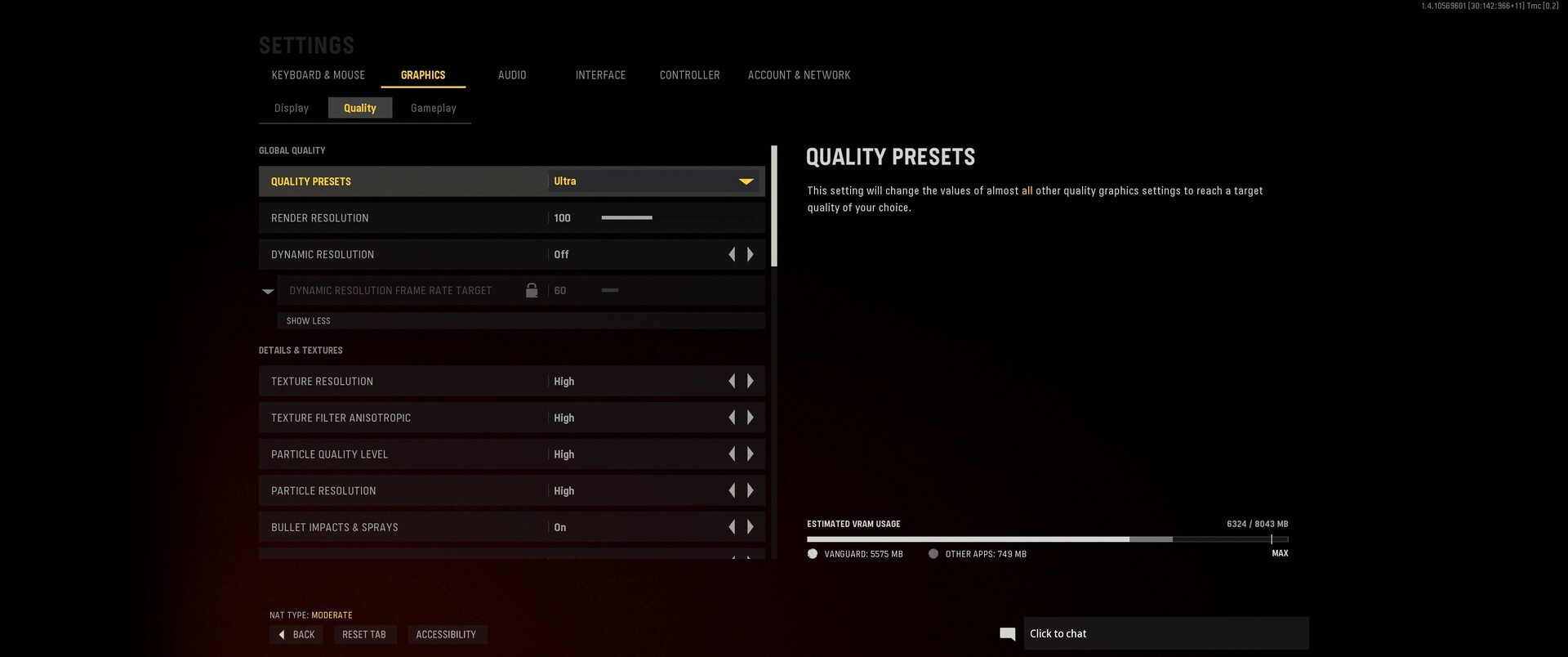The height and width of the screenshot is (657, 1568).
Task: Lower Texture Filter Anisotropic with left arrow
Action: pos(732,418)
